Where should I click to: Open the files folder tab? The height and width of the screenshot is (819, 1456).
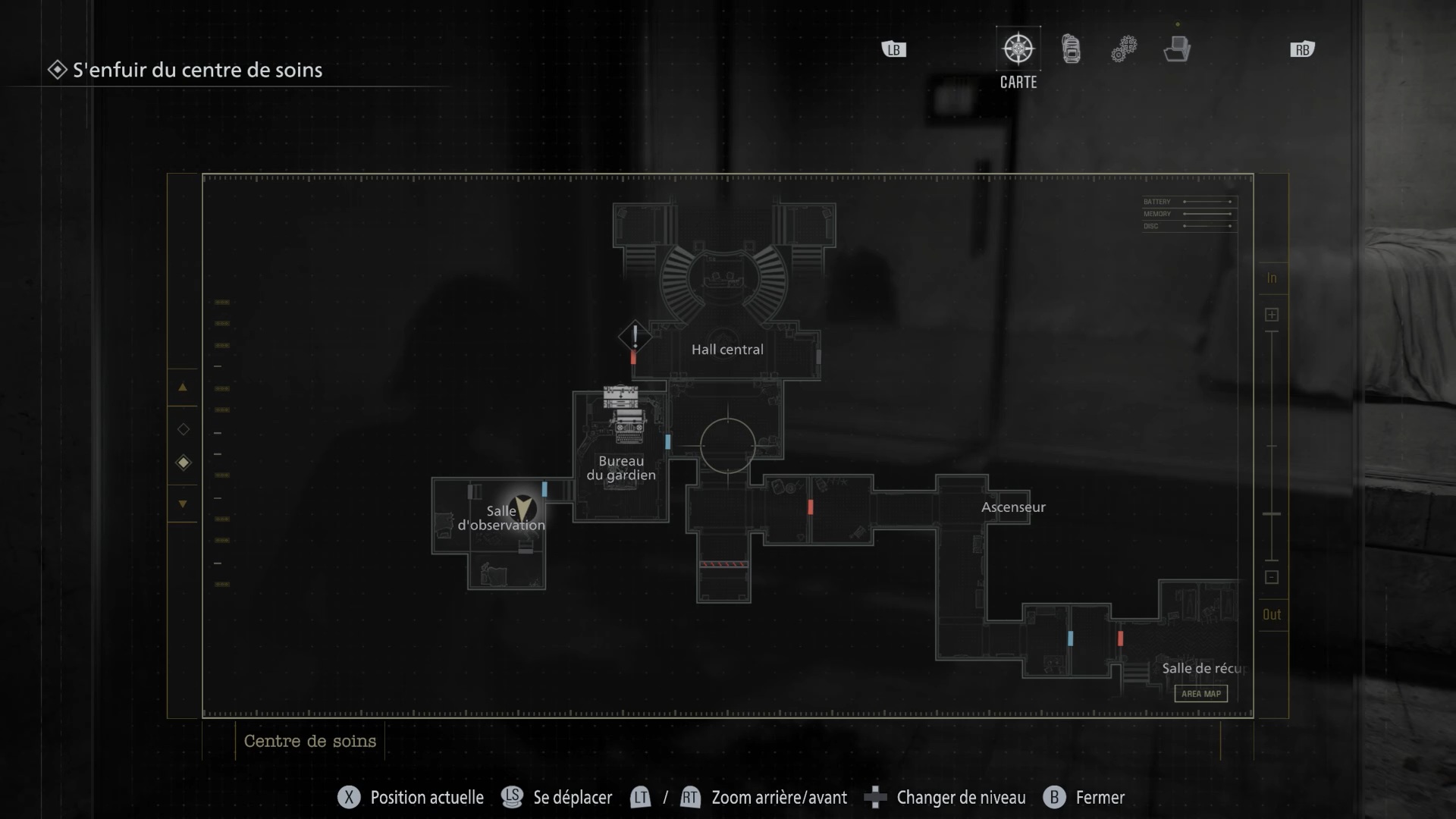(1177, 49)
